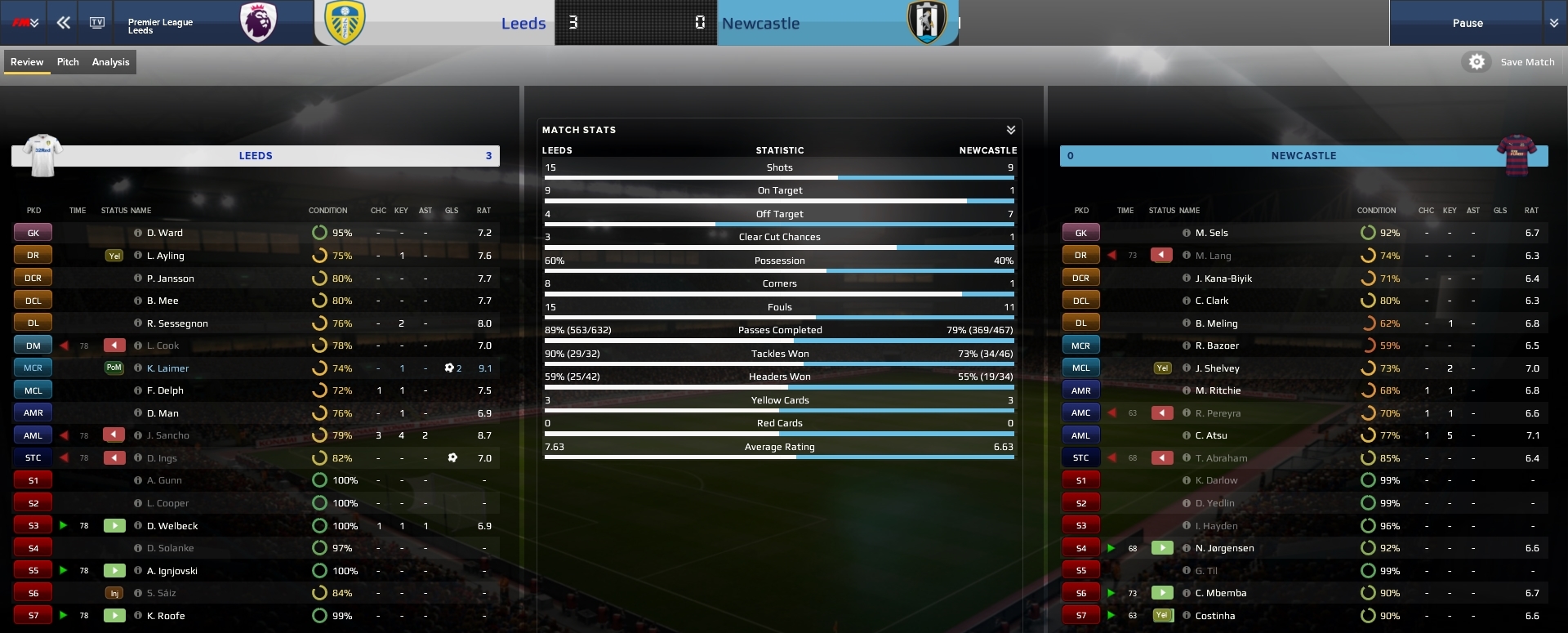Open the Premier League competition link
The height and width of the screenshot is (633, 1568).
pos(160,22)
